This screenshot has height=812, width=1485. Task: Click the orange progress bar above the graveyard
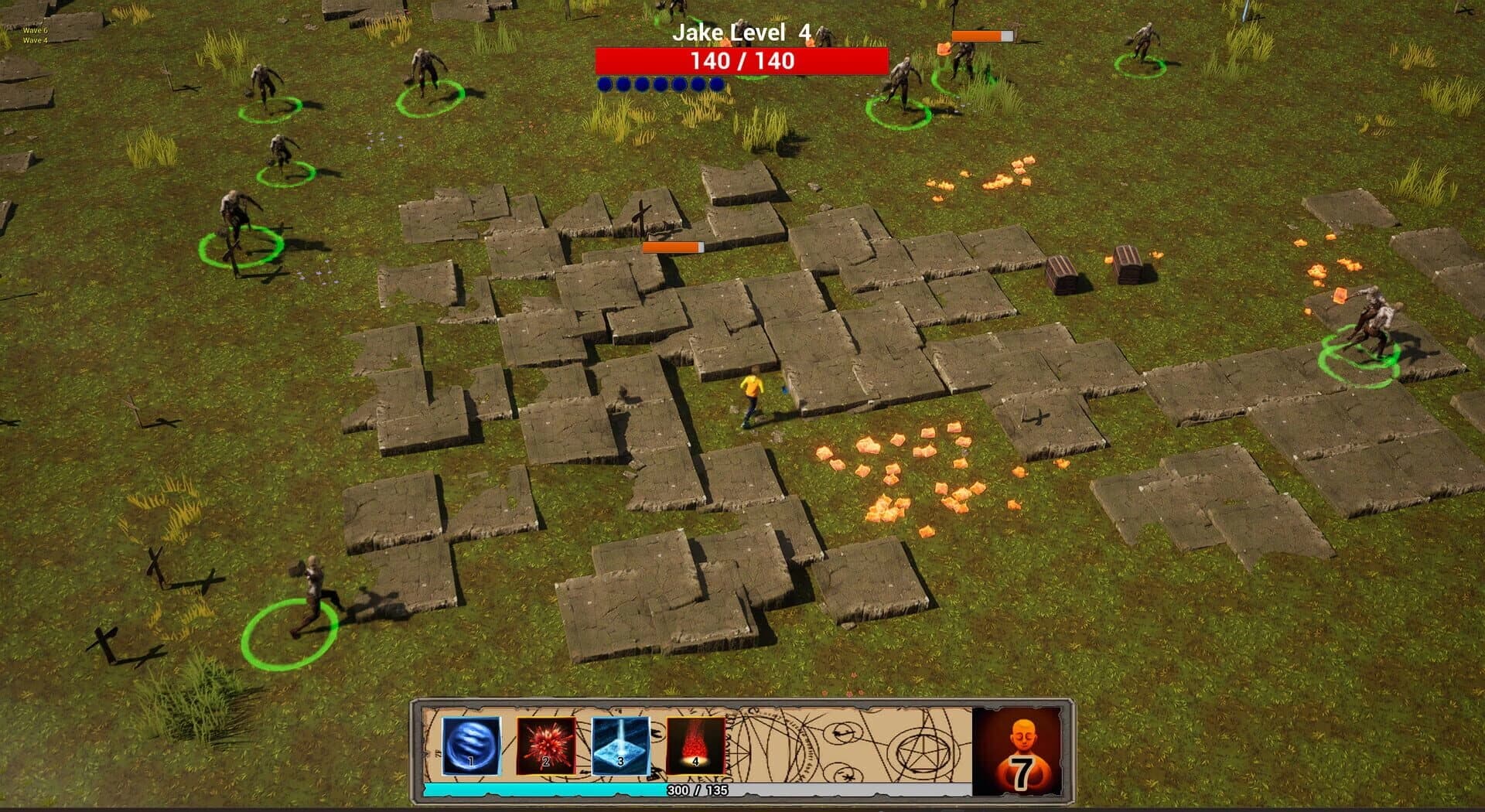click(x=673, y=246)
